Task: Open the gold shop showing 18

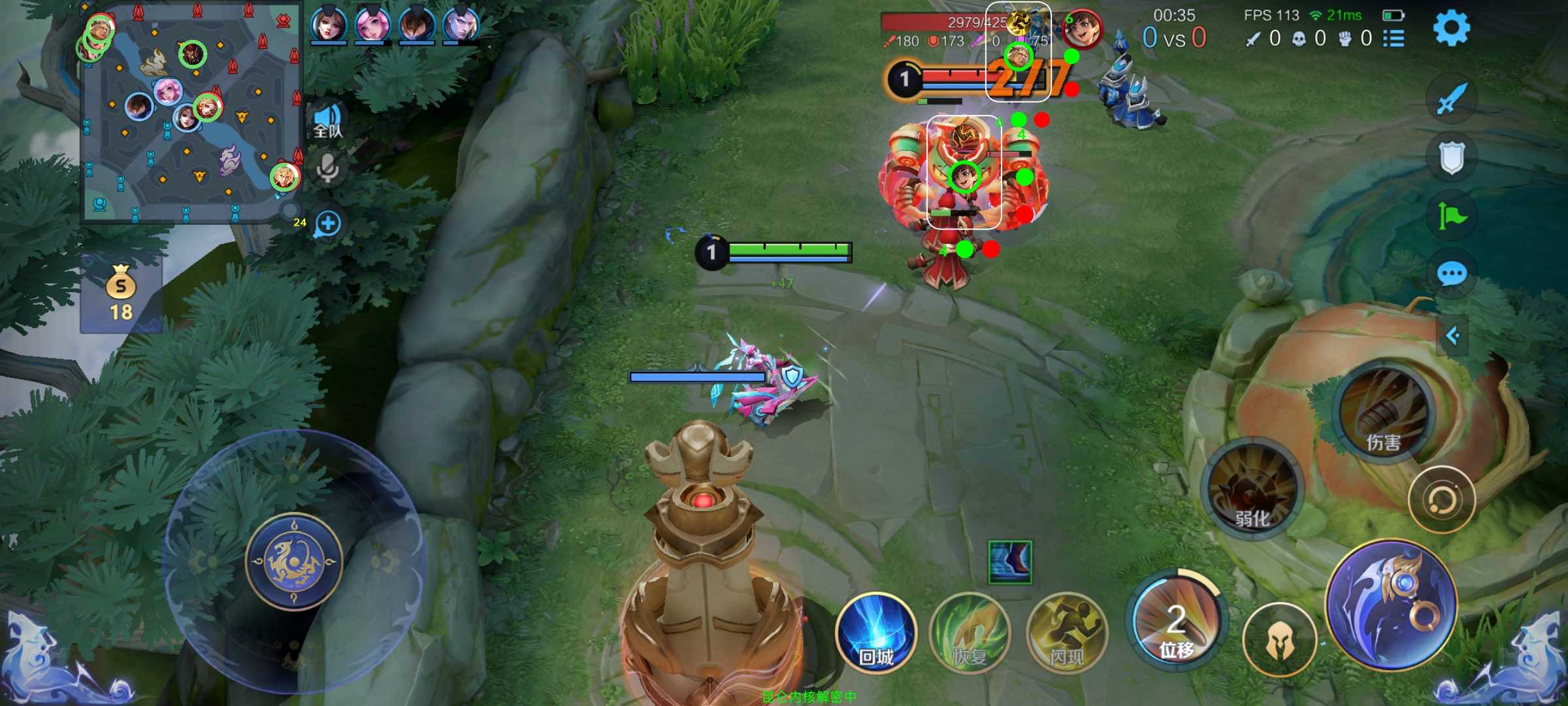Action: click(121, 292)
